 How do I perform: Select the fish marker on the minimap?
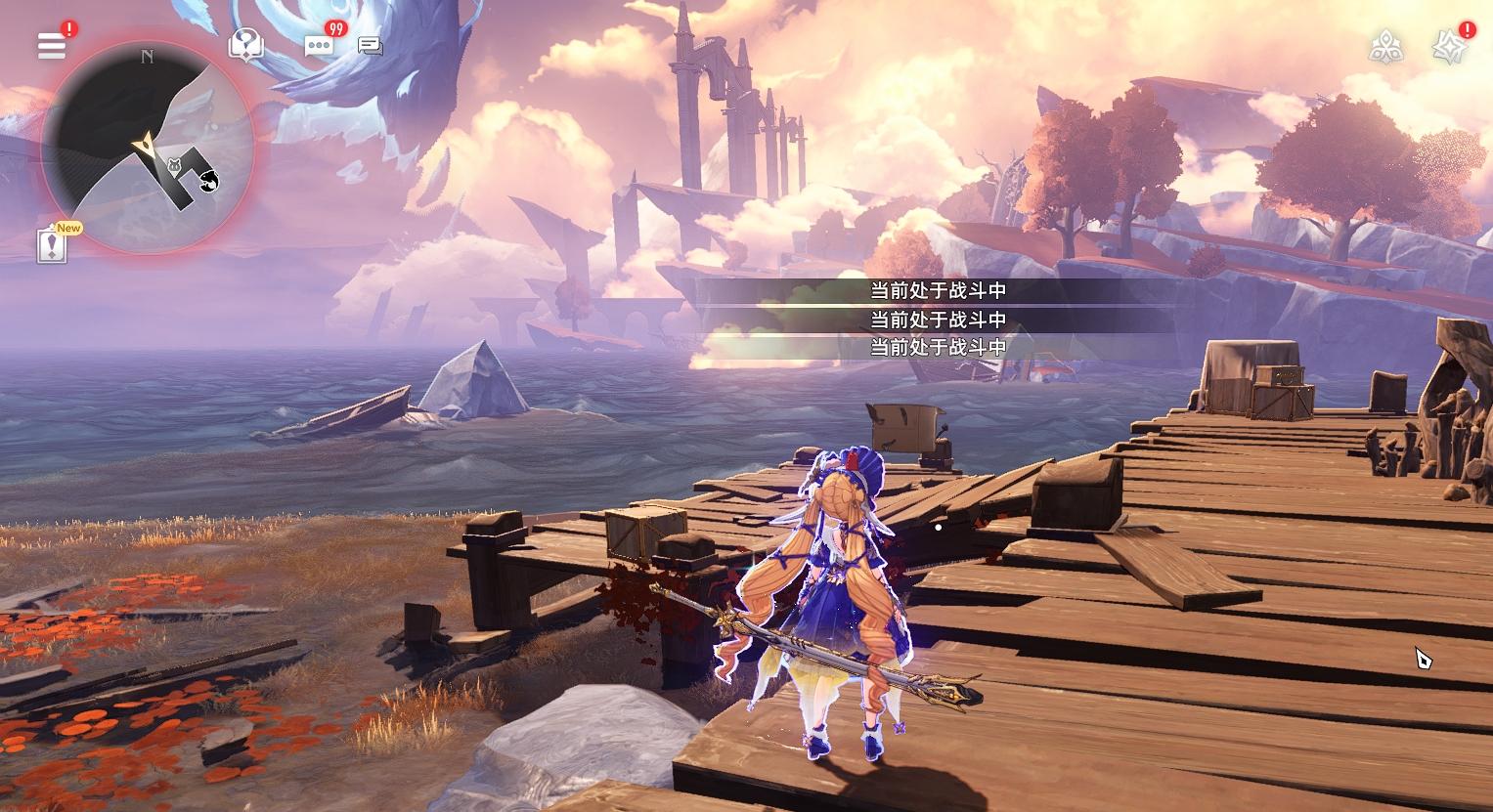208,179
